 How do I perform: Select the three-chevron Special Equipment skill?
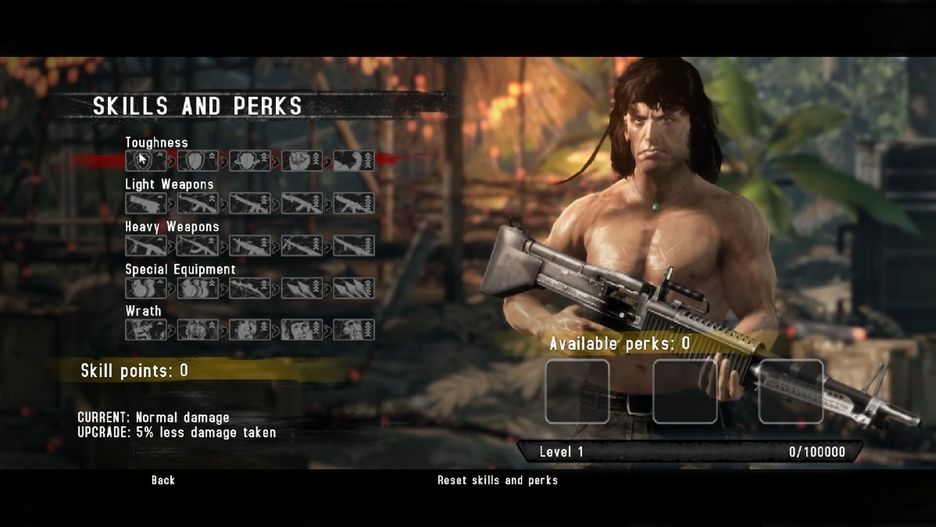(249, 288)
